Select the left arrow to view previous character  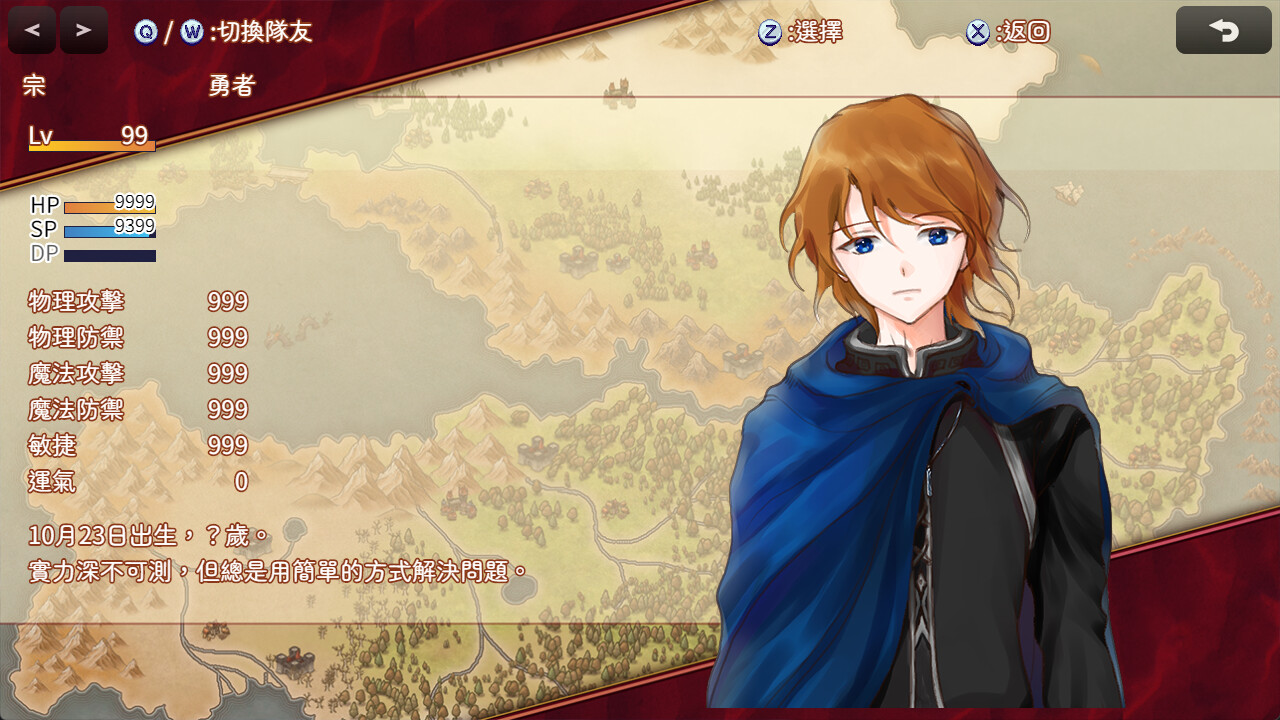point(31,29)
